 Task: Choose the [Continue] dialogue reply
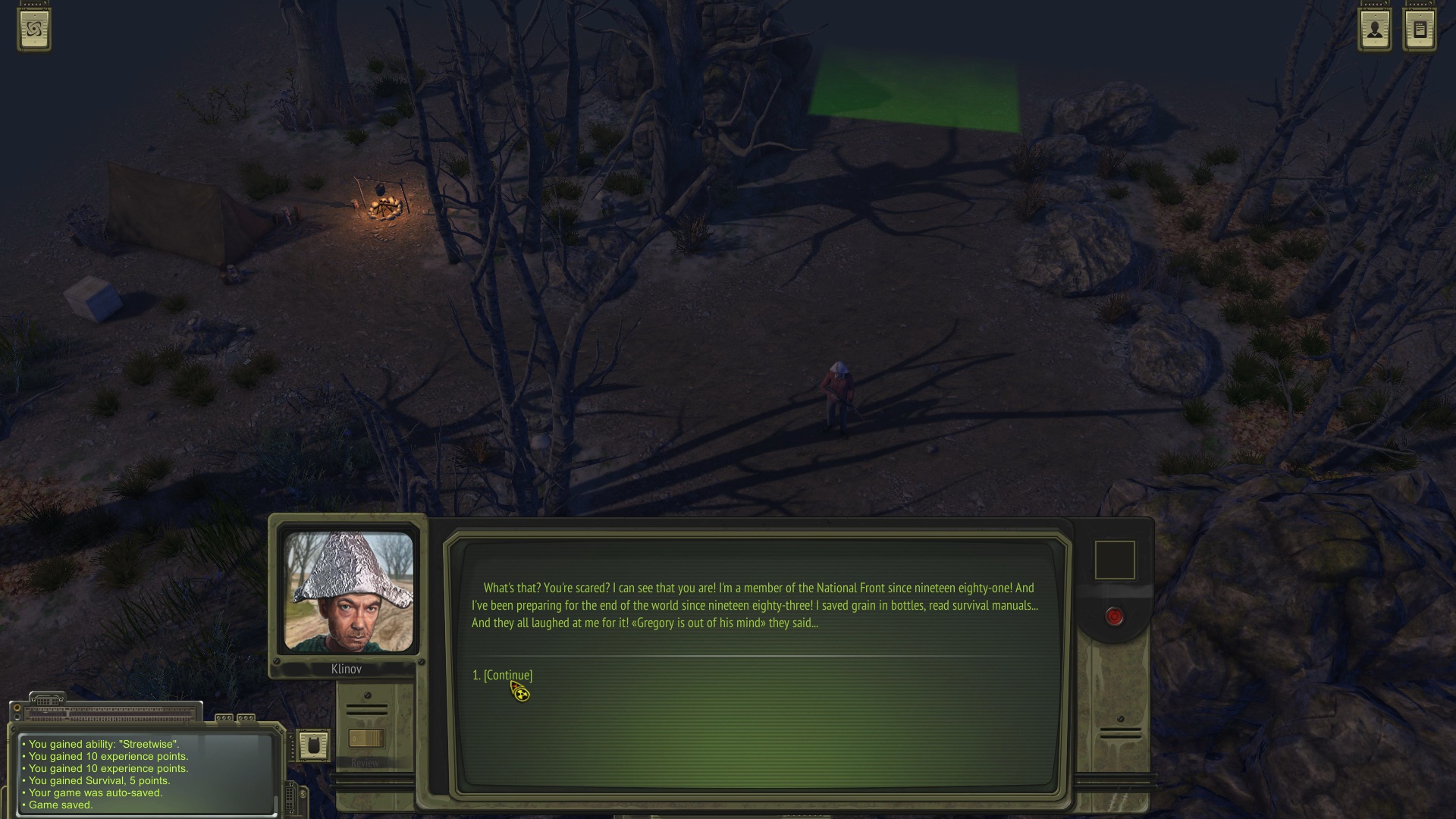point(507,675)
